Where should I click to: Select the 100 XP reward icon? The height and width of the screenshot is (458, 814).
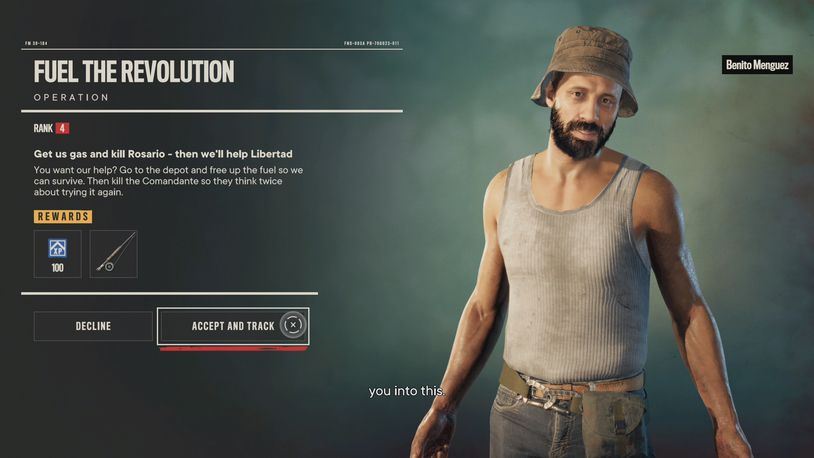point(57,252)
